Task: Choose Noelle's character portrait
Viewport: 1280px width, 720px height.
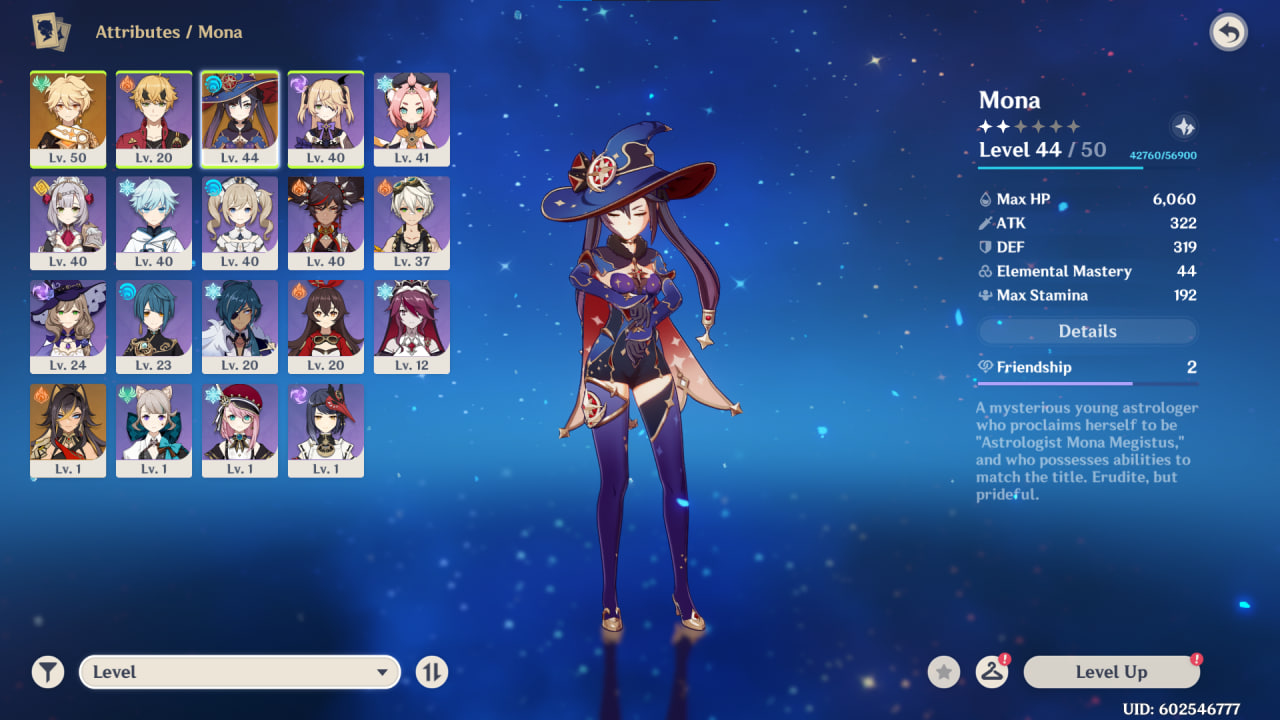Action: click(x=68, y=222)
